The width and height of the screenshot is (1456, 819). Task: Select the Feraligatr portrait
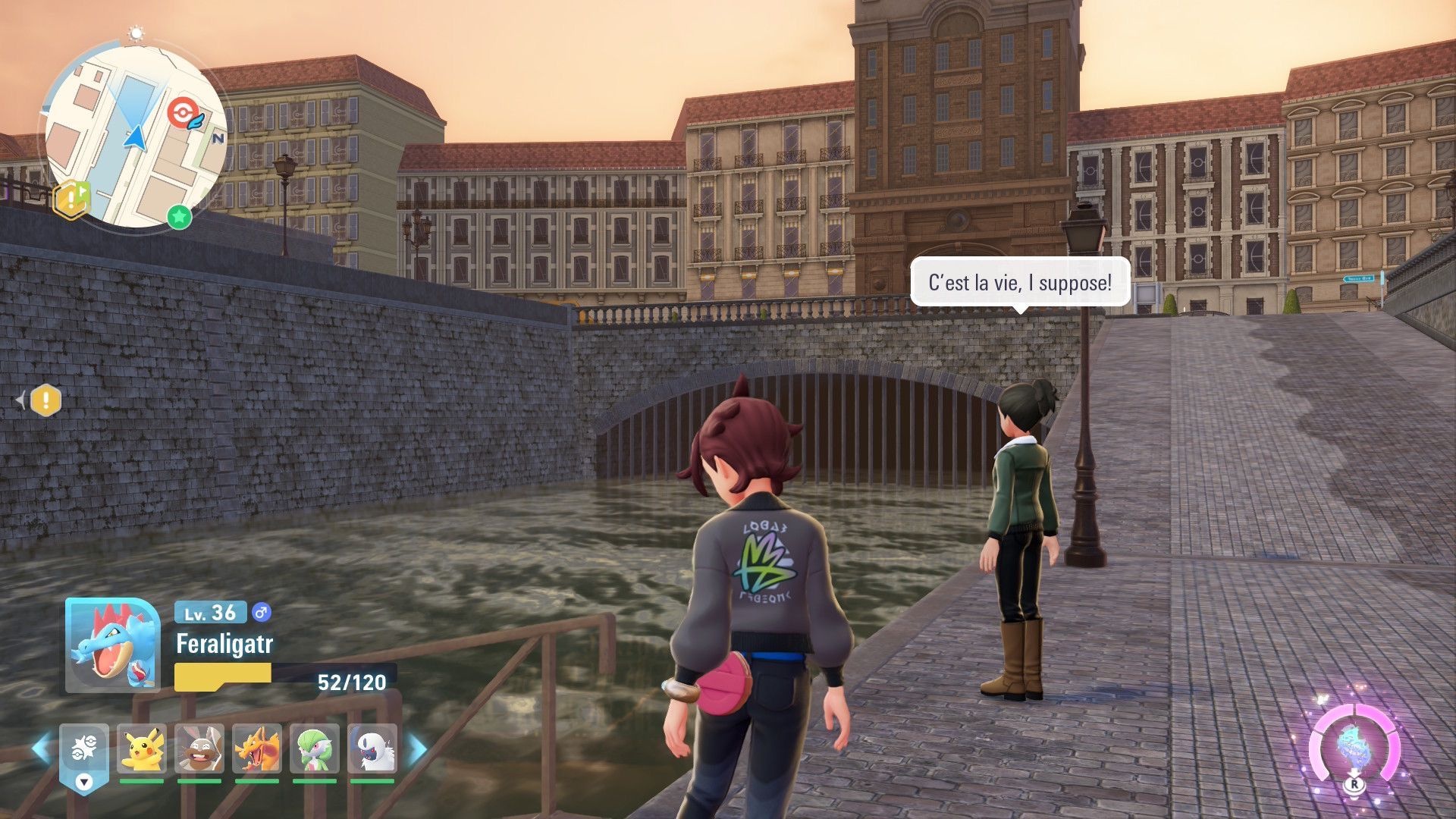click(x=112, y=645)
